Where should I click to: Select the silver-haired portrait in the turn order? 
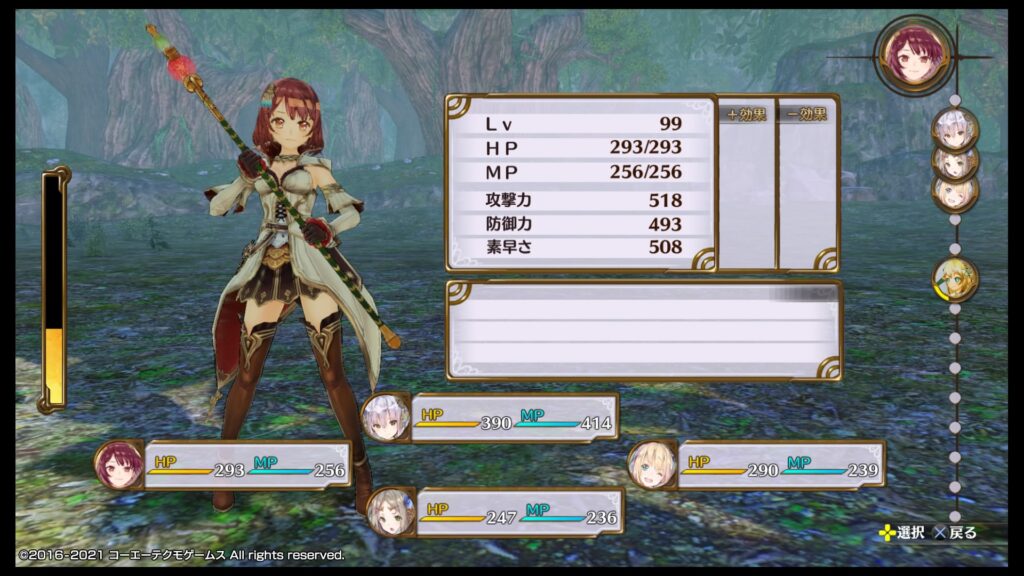955,129
